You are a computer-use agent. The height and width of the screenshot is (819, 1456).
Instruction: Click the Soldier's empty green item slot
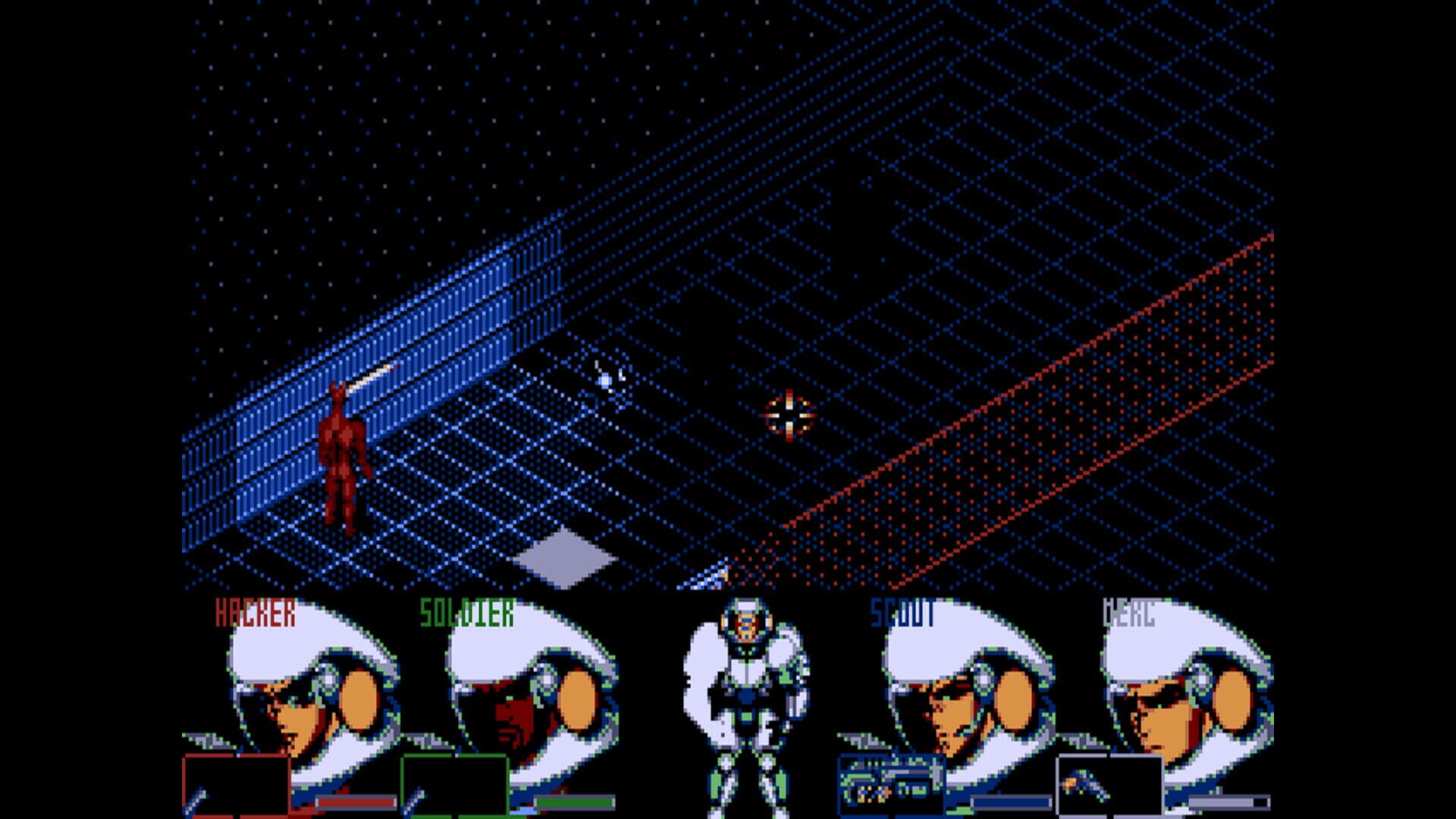click(455, 785)
